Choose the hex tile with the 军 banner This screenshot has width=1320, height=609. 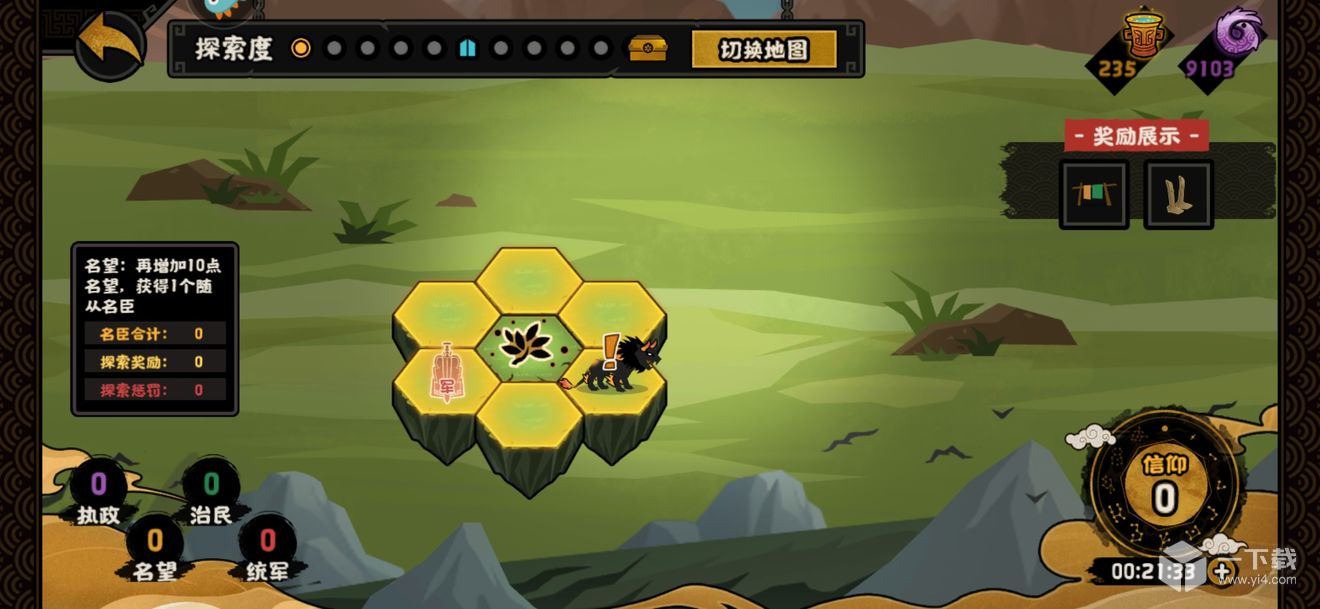pos(446,375)
